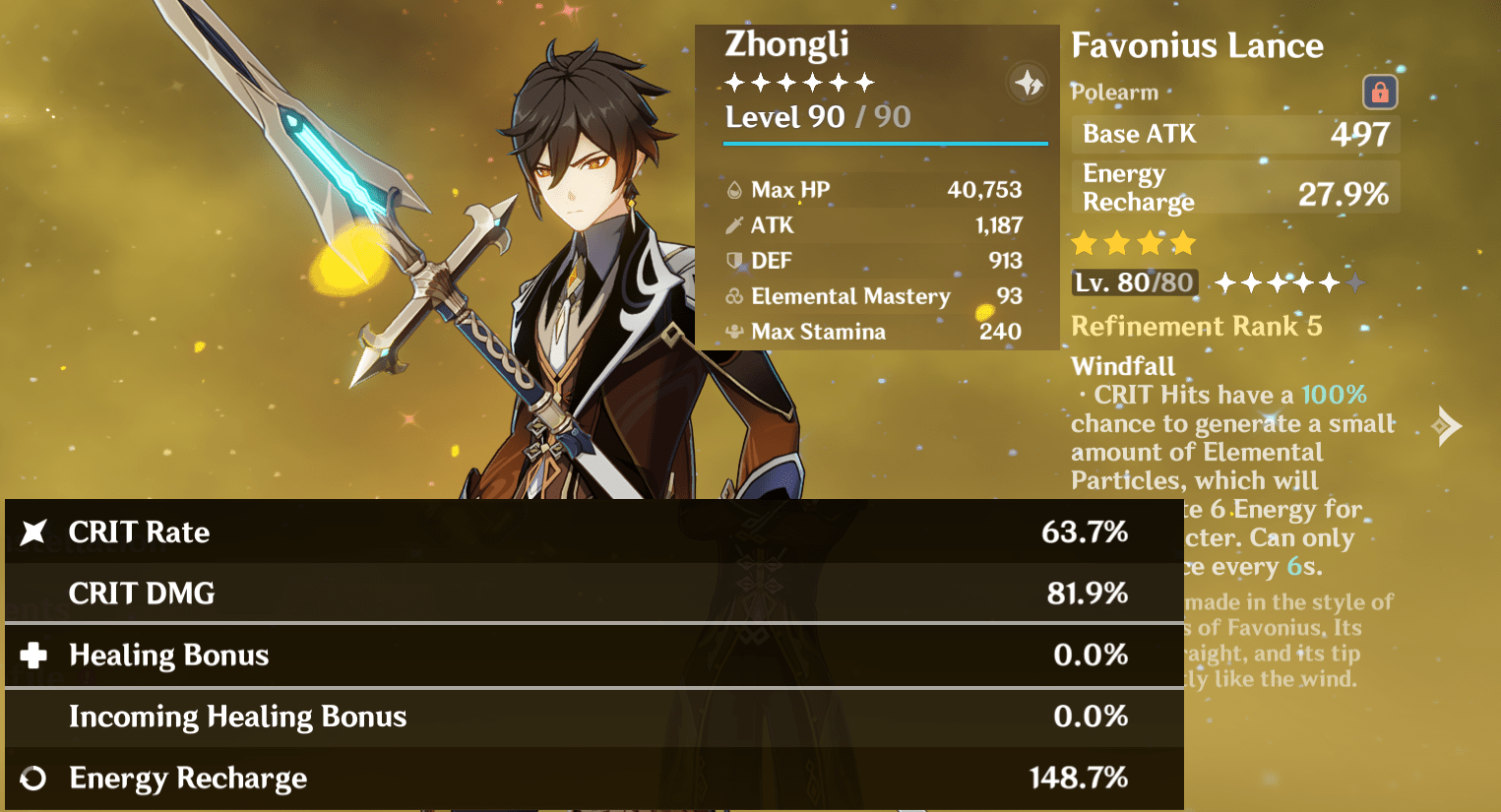
Task: Click the burst energy icon beside Zhongli's stars
Action: pos(1028,83)
